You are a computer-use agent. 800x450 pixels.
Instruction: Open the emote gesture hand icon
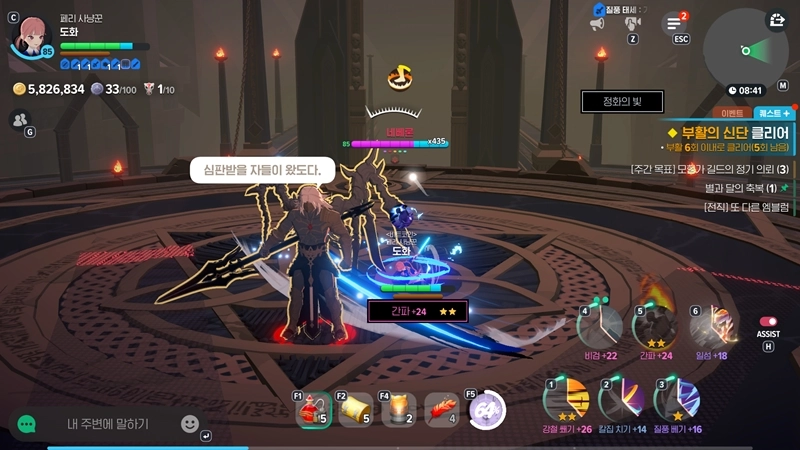coord(632,22)
